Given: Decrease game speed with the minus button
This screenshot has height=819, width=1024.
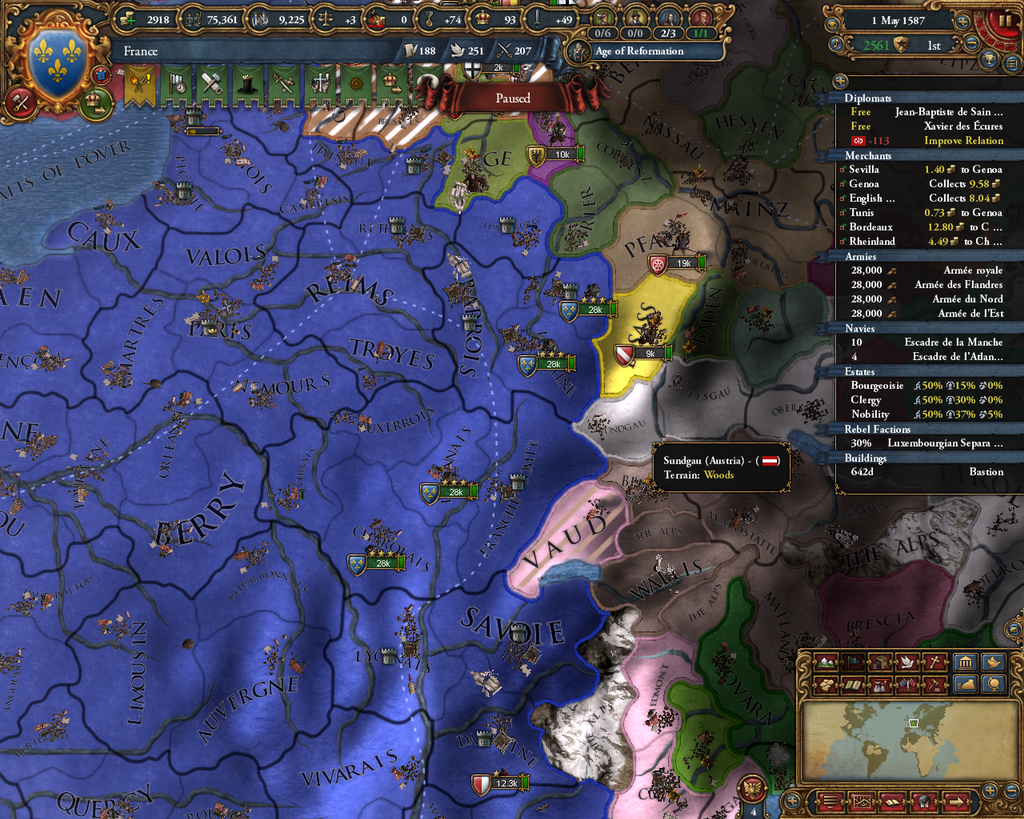Looking at the screenshot, I should (x=971, y=44).
